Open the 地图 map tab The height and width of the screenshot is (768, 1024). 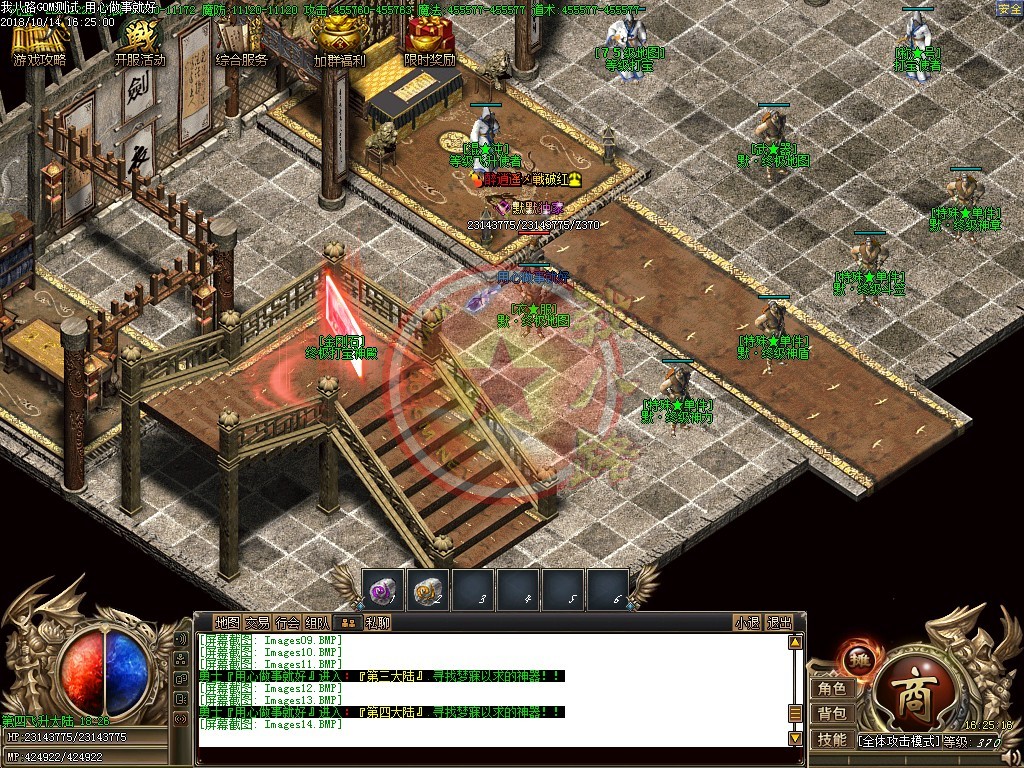tap(227, 622)
